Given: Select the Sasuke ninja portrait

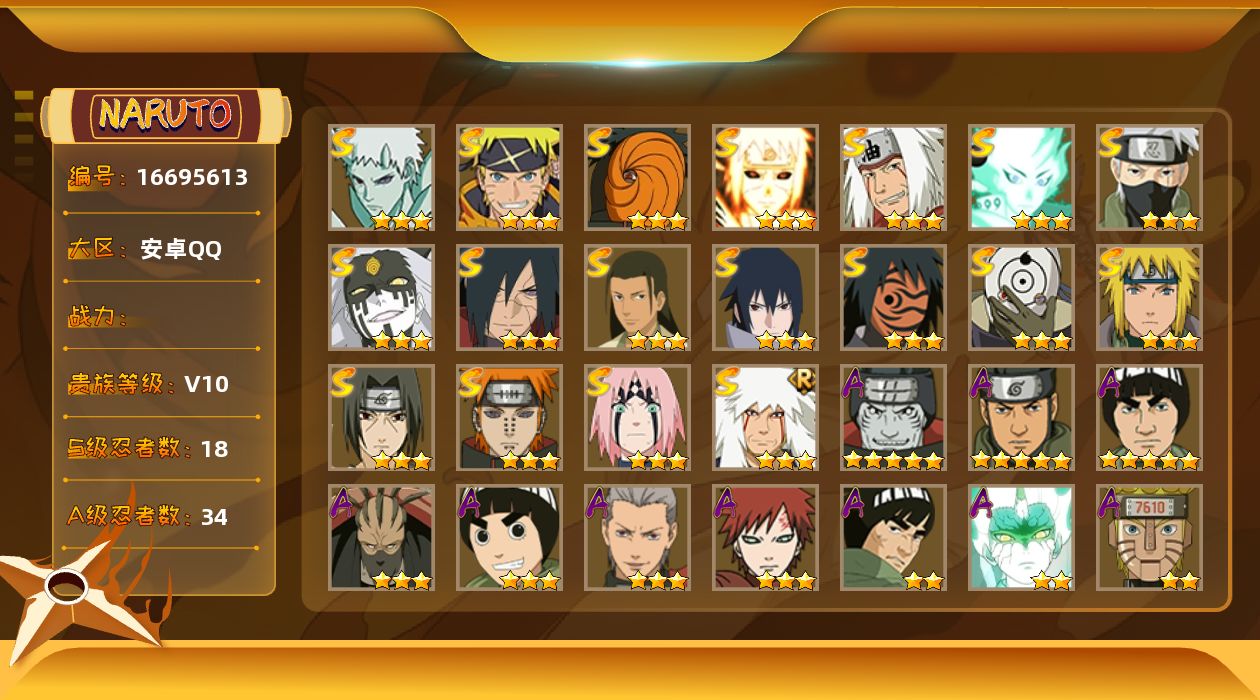Looking at the screenshot, I should 765,297.
